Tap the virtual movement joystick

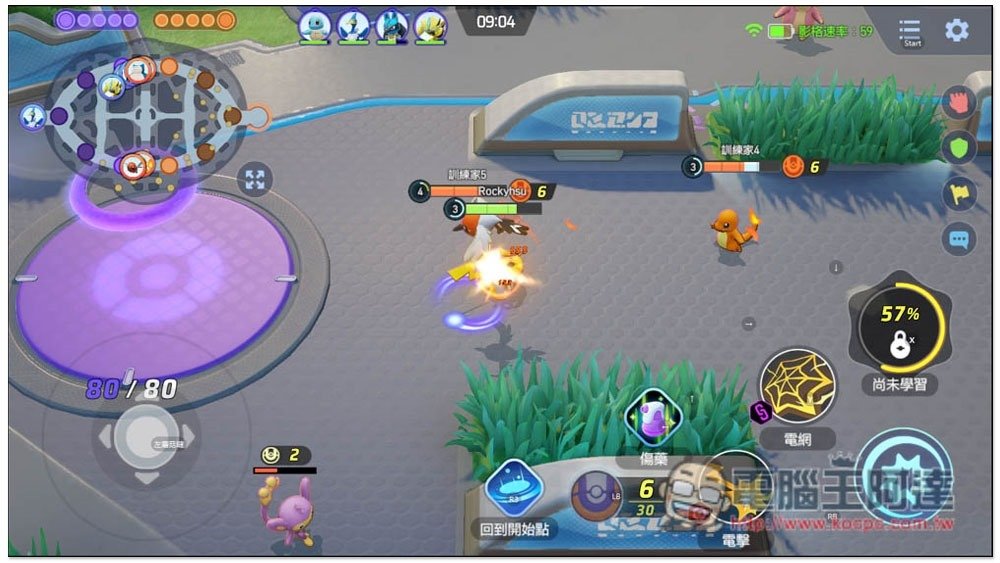[146, 437]
